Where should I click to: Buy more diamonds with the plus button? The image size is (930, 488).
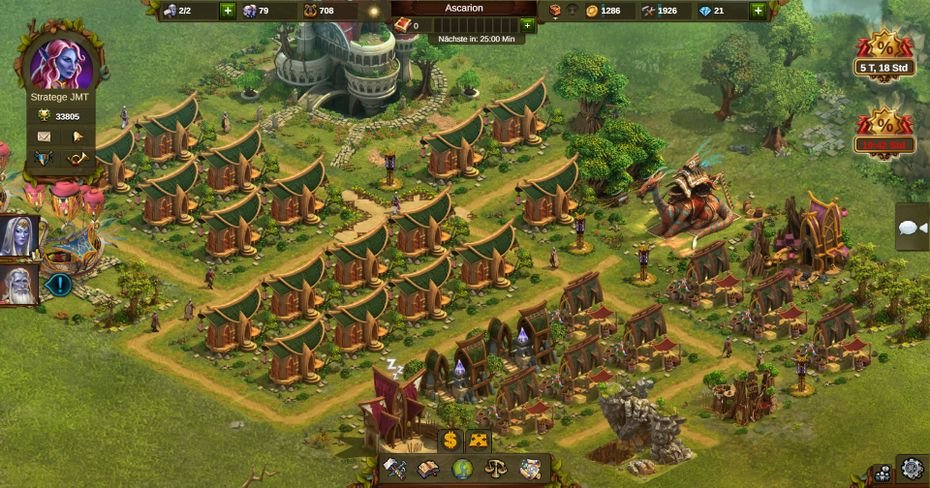757,11
